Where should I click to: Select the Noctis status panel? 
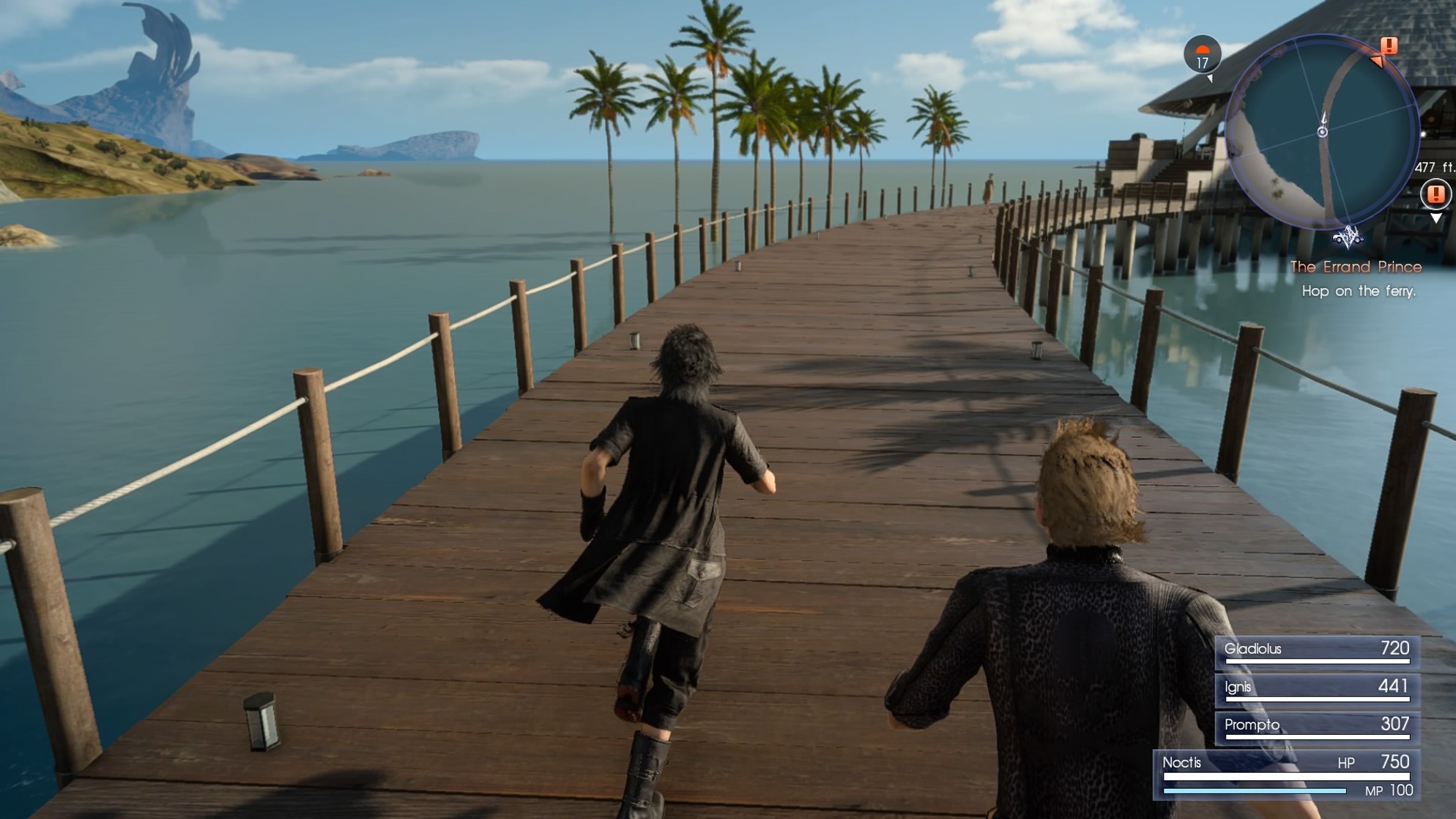click(x=1286, y=775)
